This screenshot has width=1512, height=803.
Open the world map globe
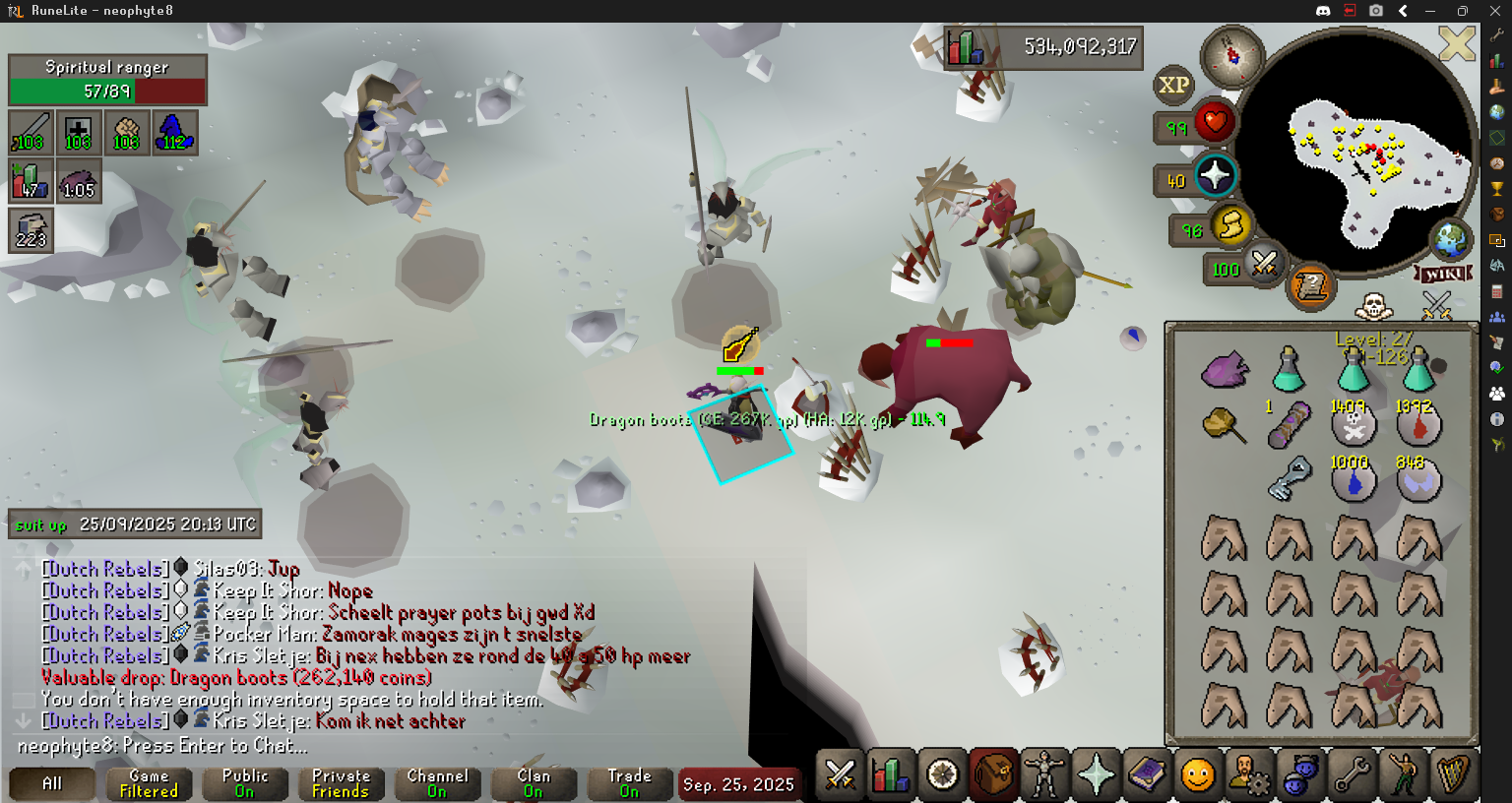click(1449, 239)
